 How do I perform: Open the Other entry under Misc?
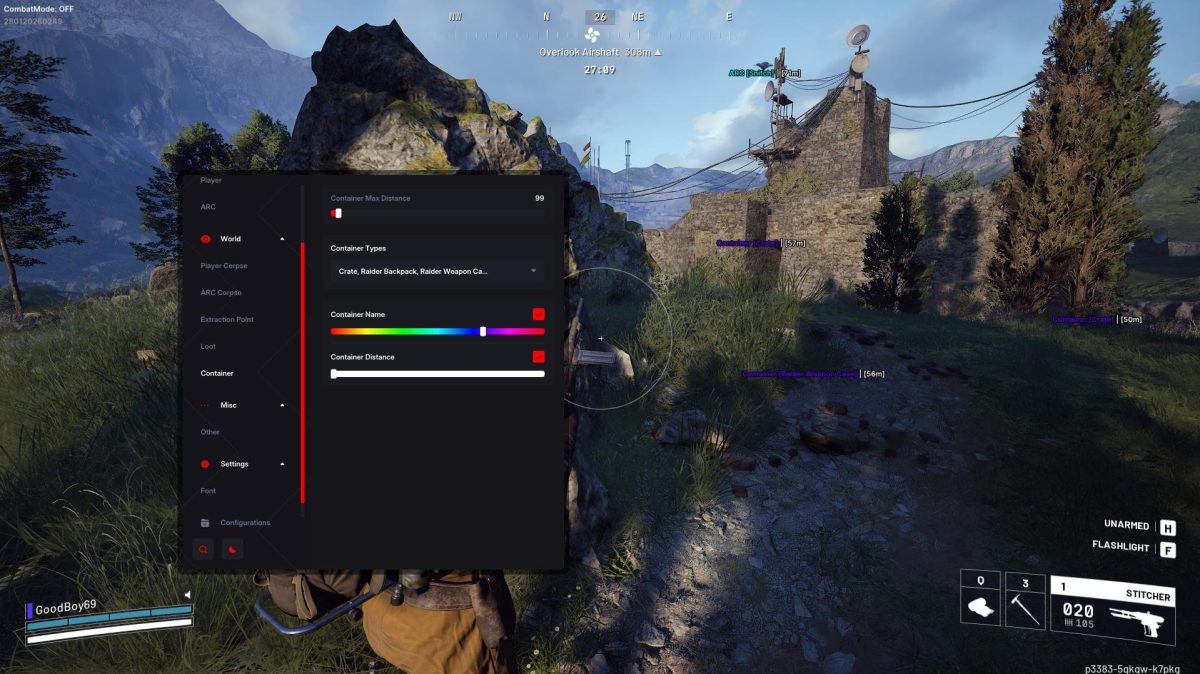210,432
